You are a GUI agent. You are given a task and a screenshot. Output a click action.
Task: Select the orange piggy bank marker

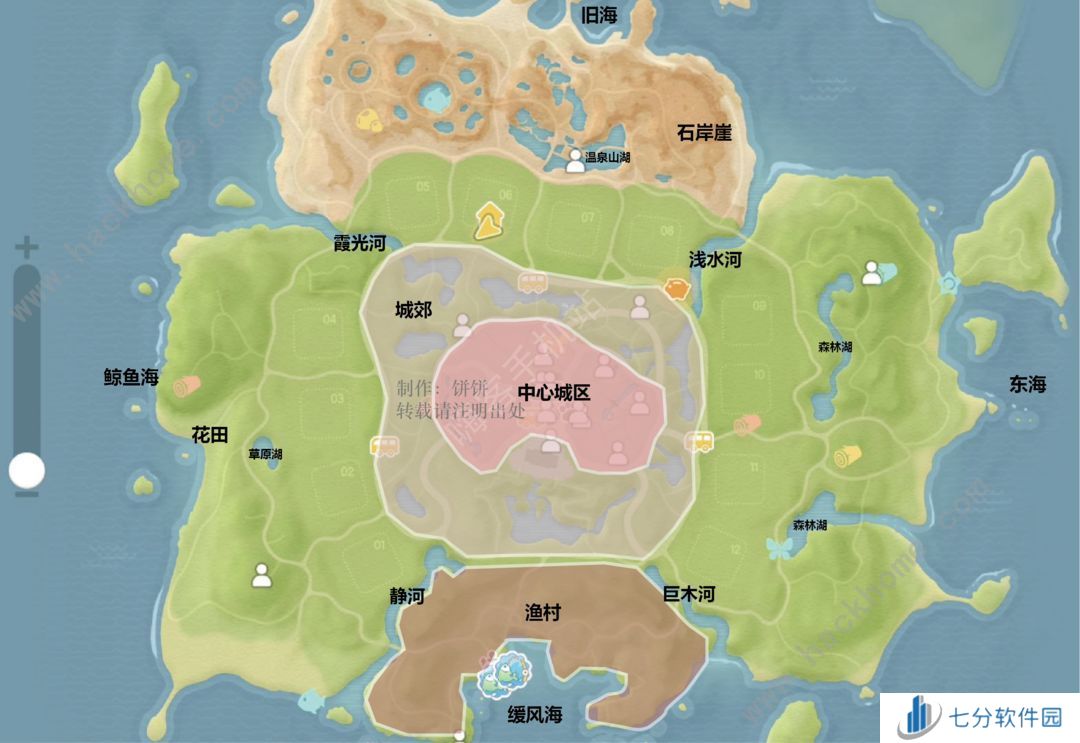[x=675, y=288]
